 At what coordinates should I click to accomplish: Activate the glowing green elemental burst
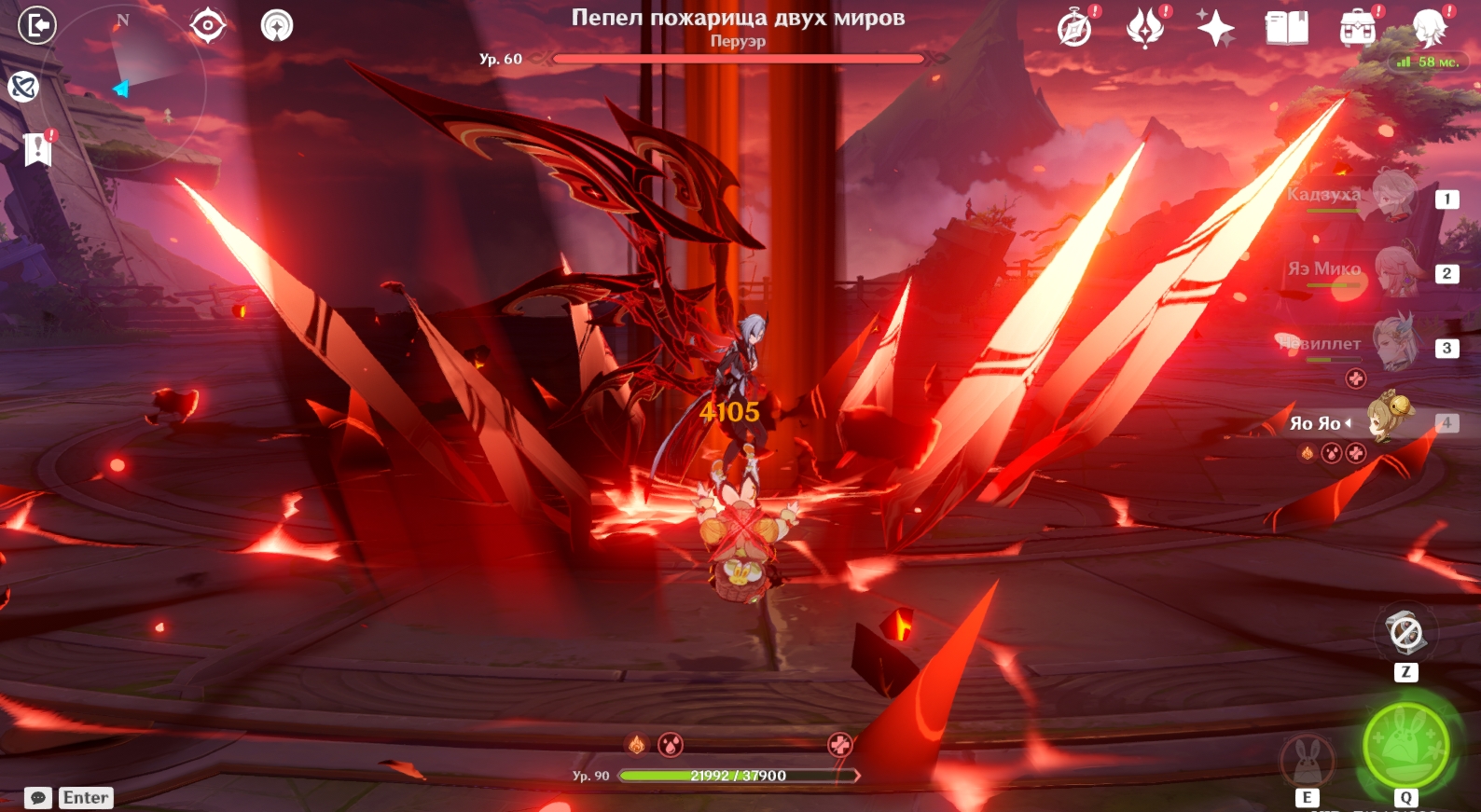[x=1405, y=745]
